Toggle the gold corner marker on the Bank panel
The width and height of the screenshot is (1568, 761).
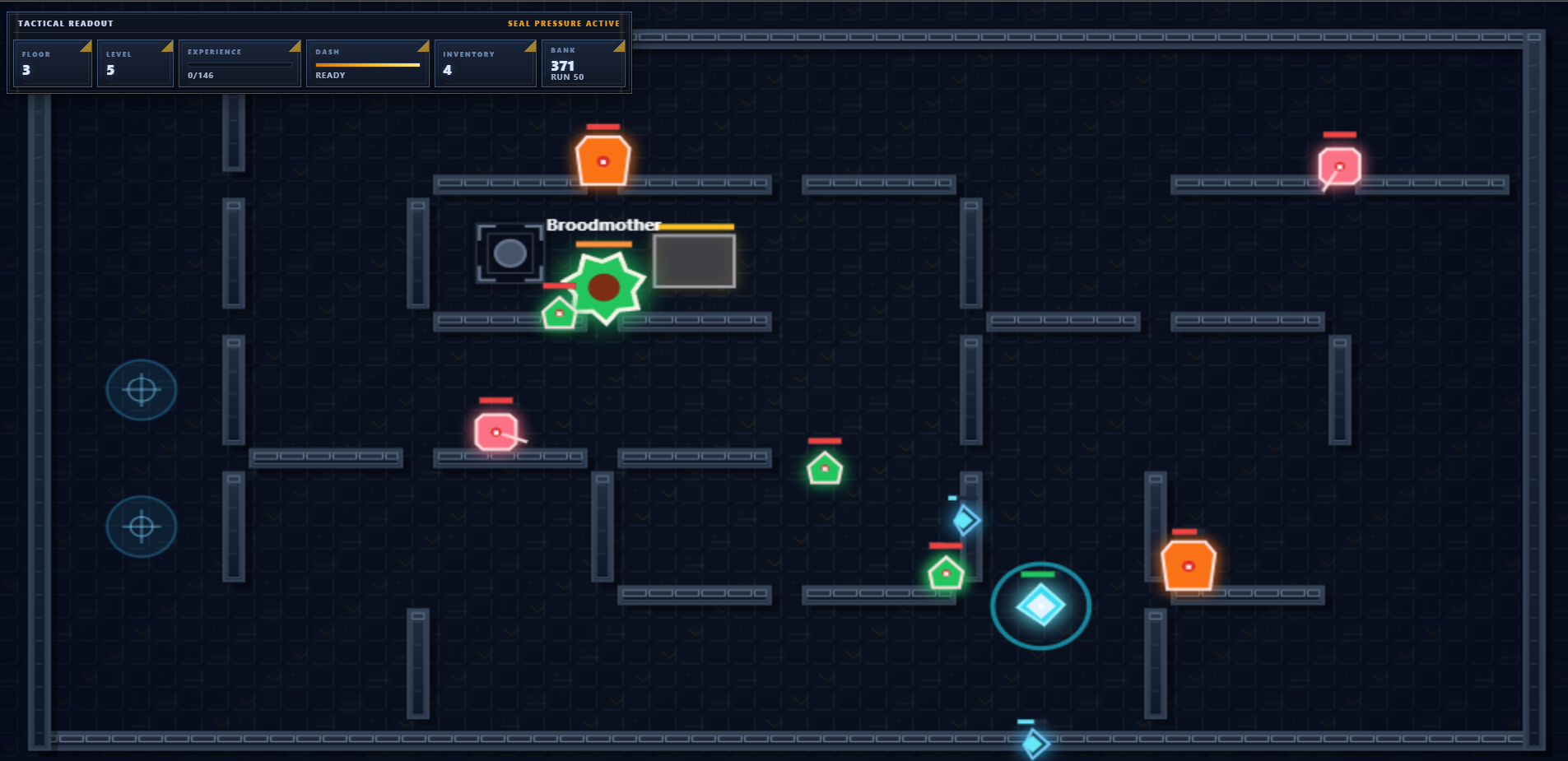point(618,46)
